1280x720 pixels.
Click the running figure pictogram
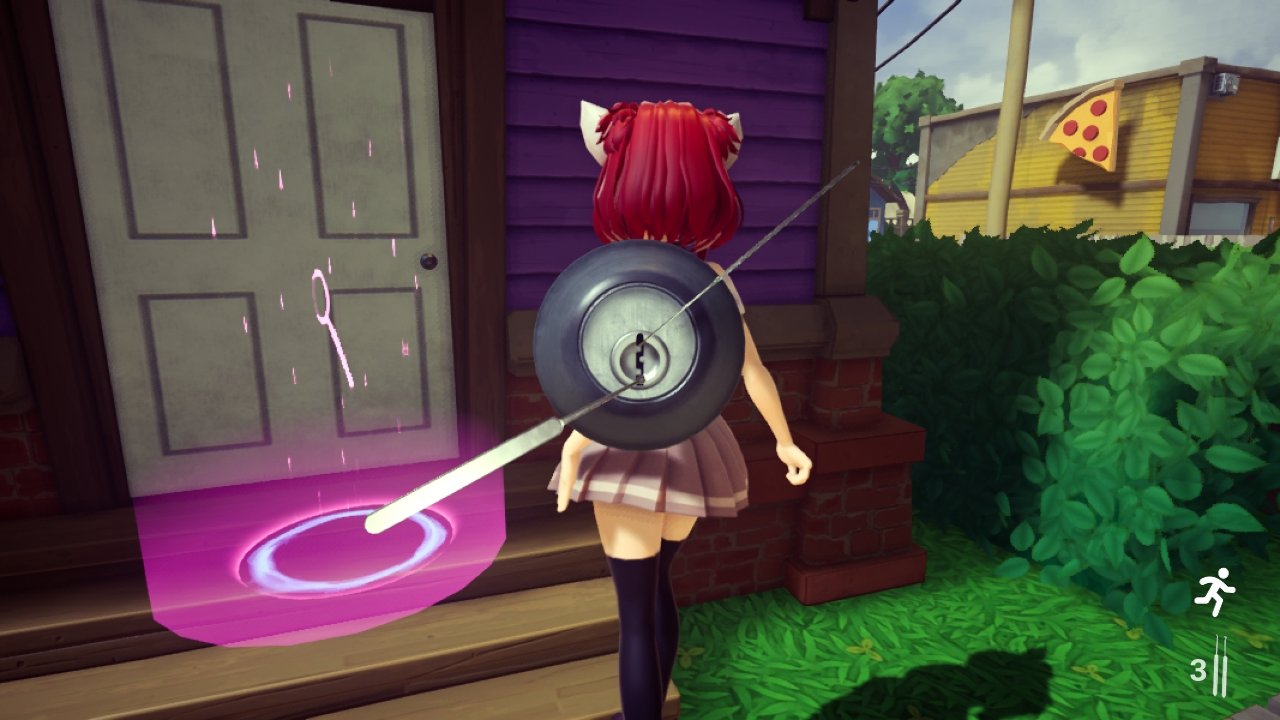point(1215,589)
